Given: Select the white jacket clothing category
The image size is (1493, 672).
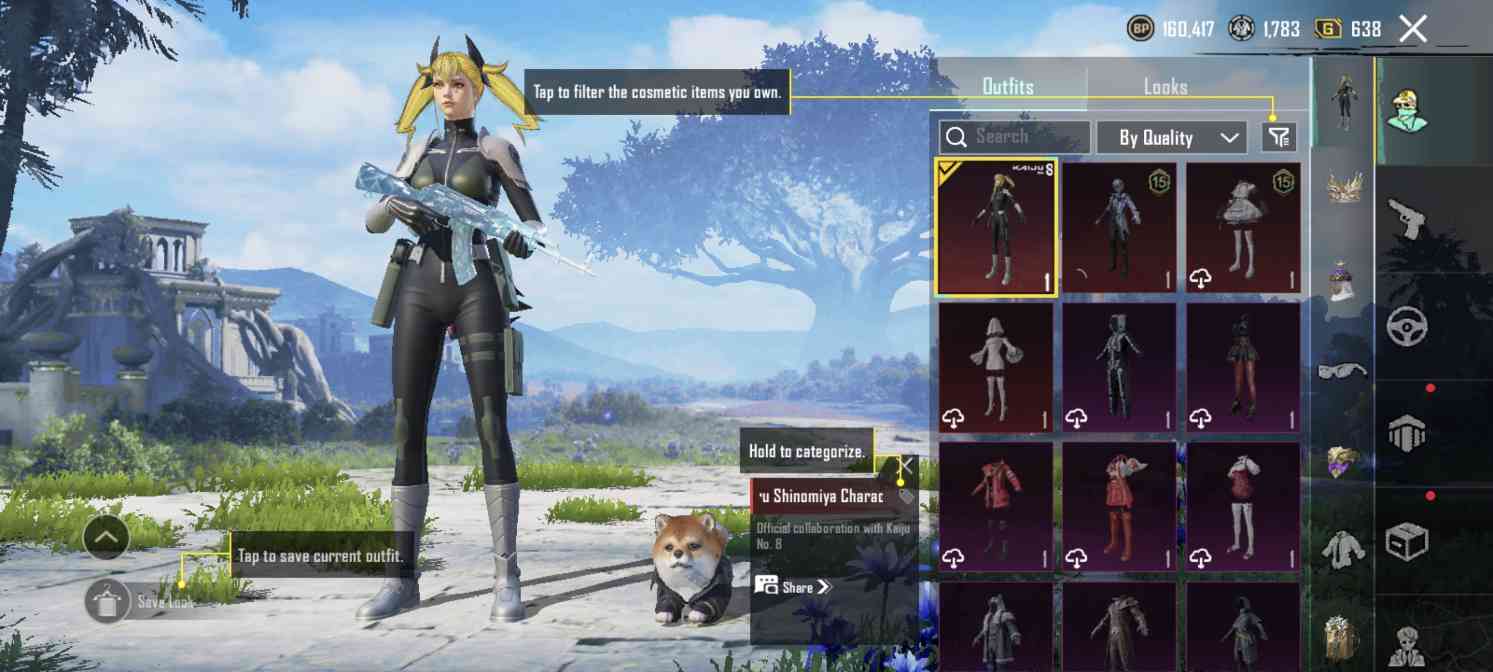Looking at the screenshot, I should [1342, 549].
